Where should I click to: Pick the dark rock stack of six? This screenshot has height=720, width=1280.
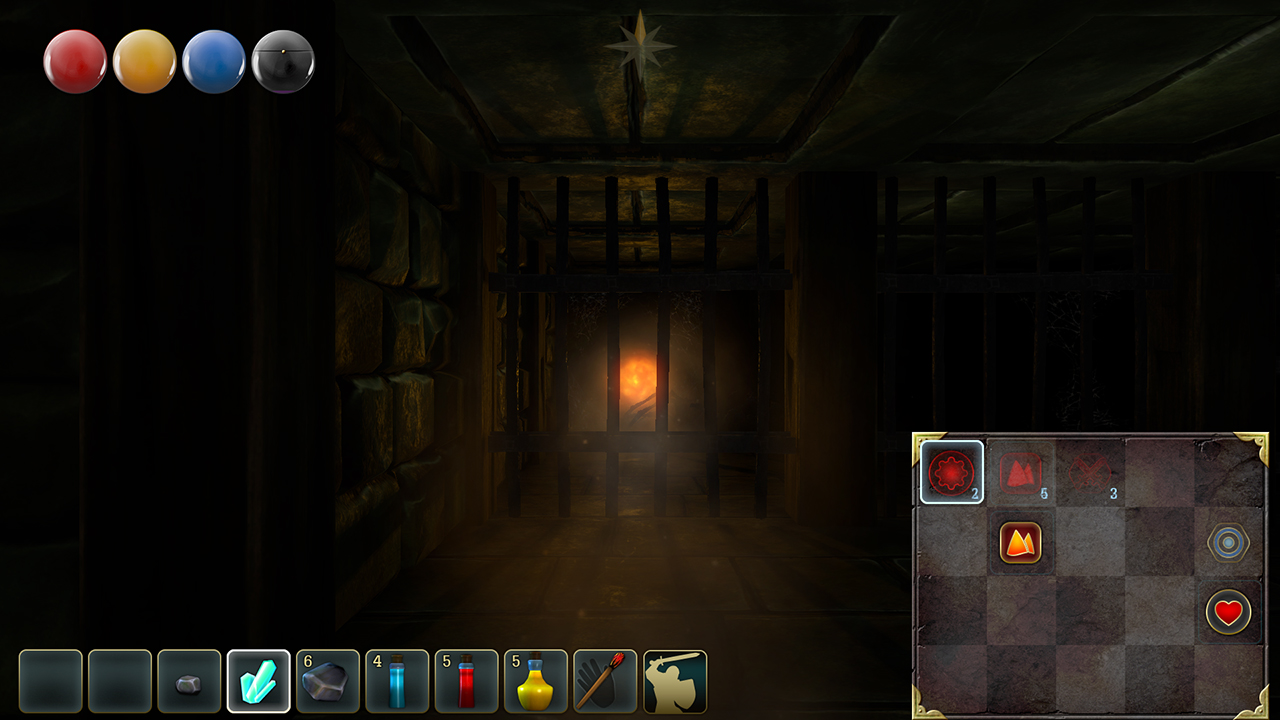pos(328,682)
